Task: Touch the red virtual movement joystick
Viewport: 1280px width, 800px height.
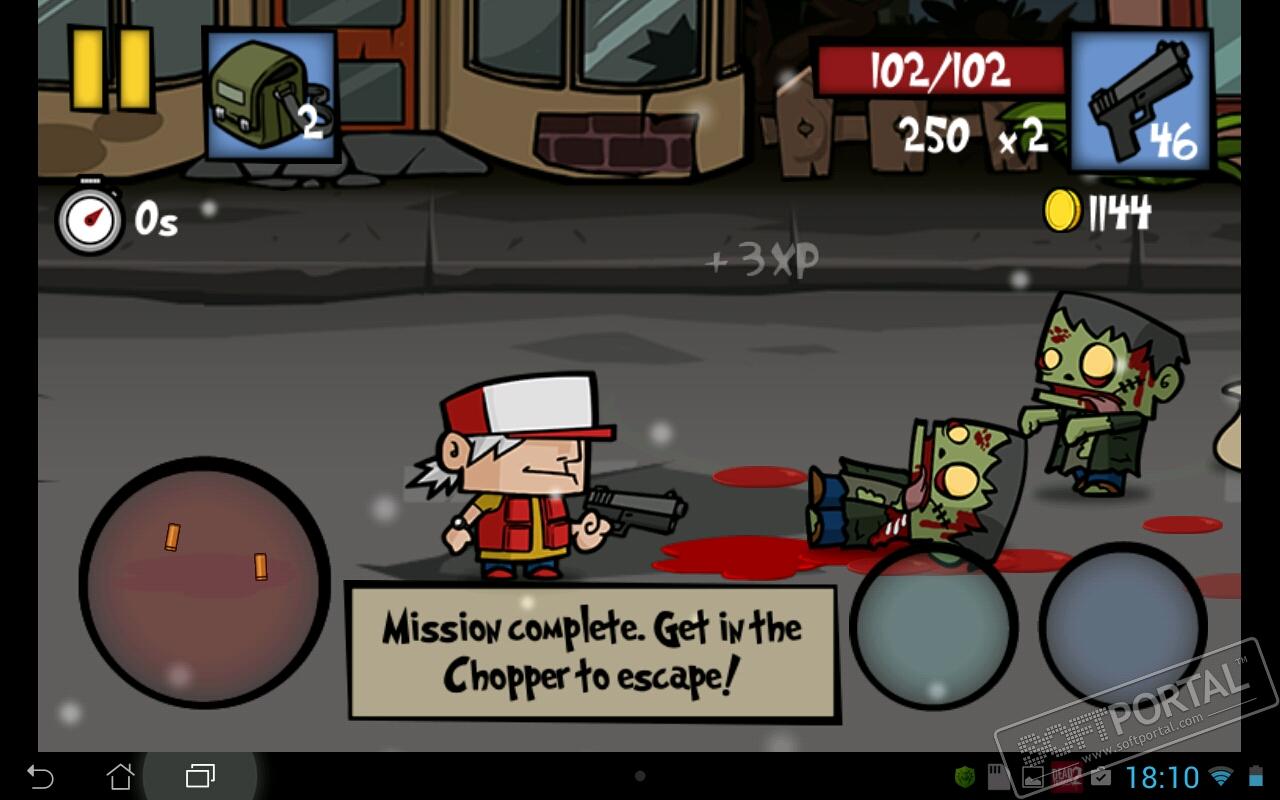Action: (205, 582)
